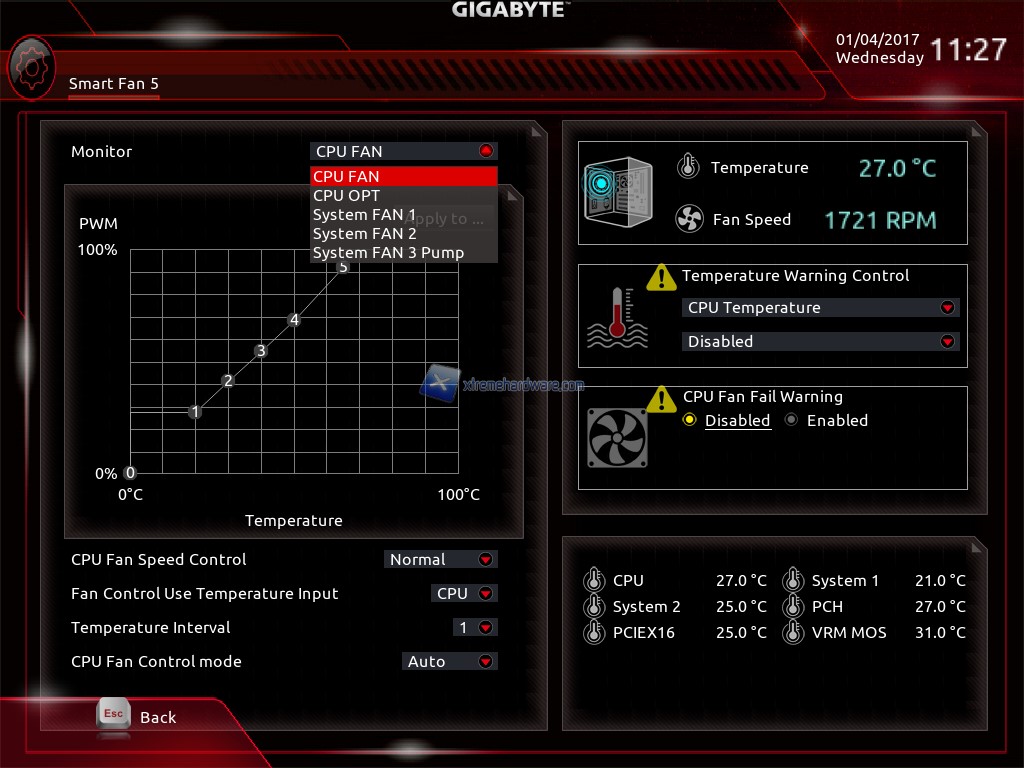Select CPU FAN in Monitor dropdown list
The width and height of the screenshot is (1024, 768).
[x=404, y=177]
